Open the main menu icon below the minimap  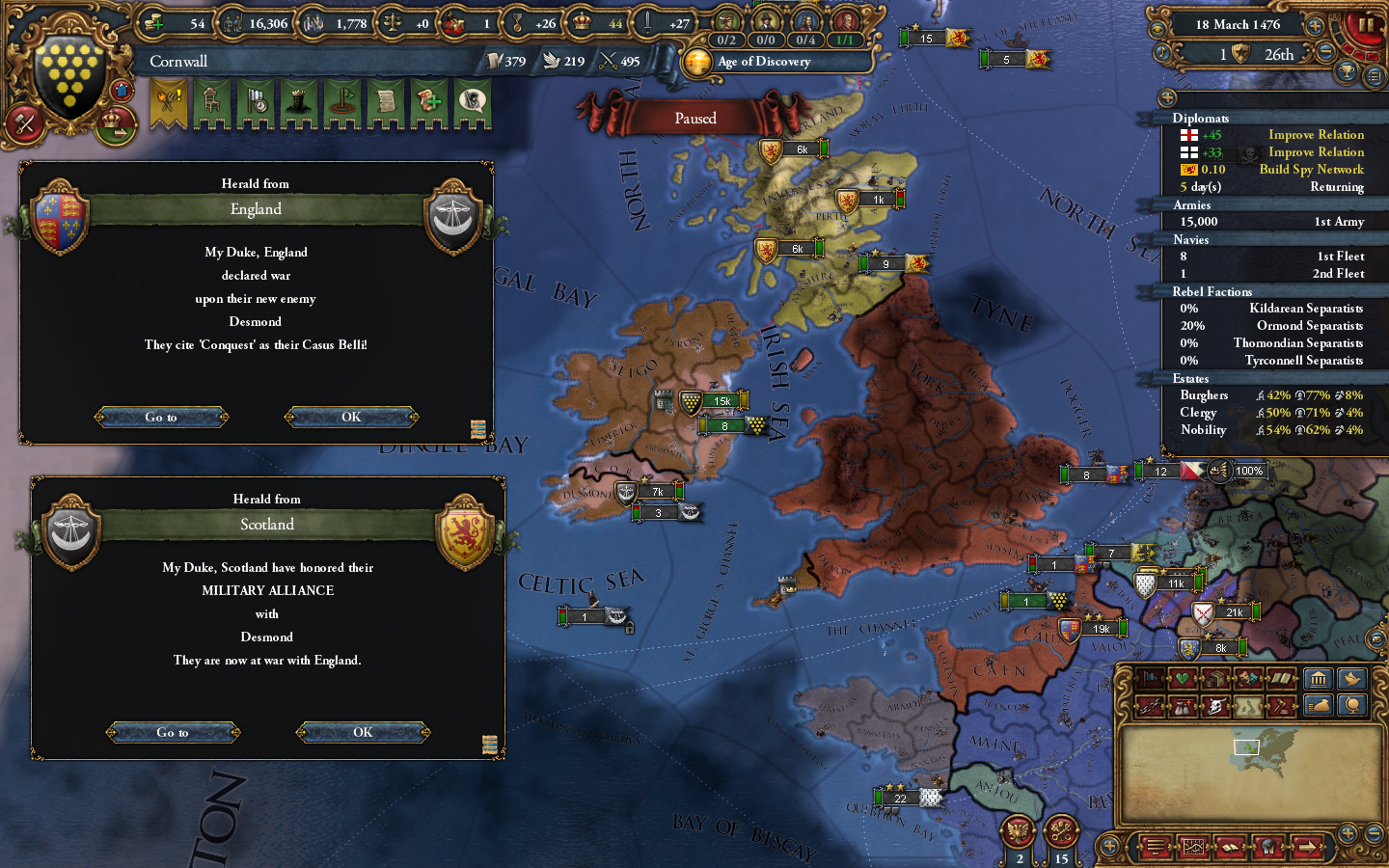[1154, 849]
